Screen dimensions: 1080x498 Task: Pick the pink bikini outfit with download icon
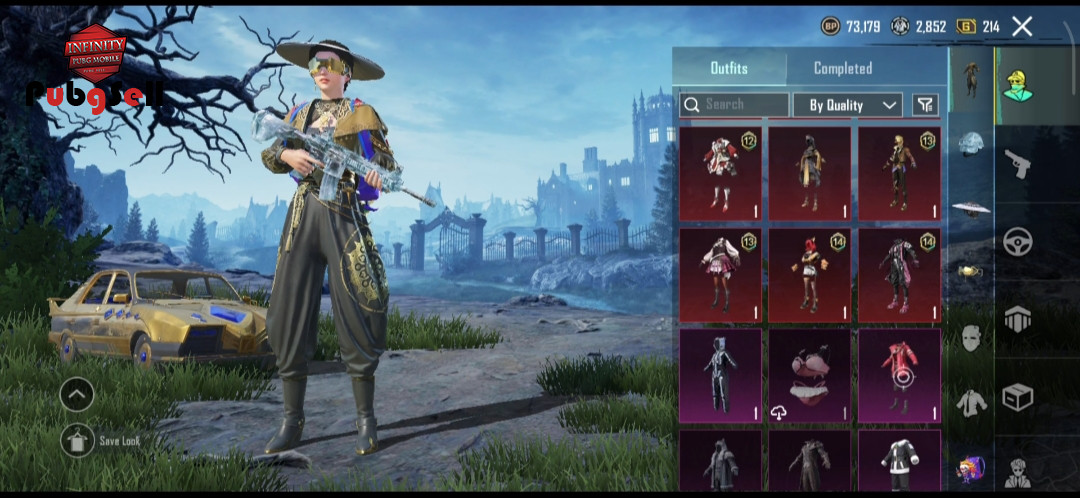[809, 376]
